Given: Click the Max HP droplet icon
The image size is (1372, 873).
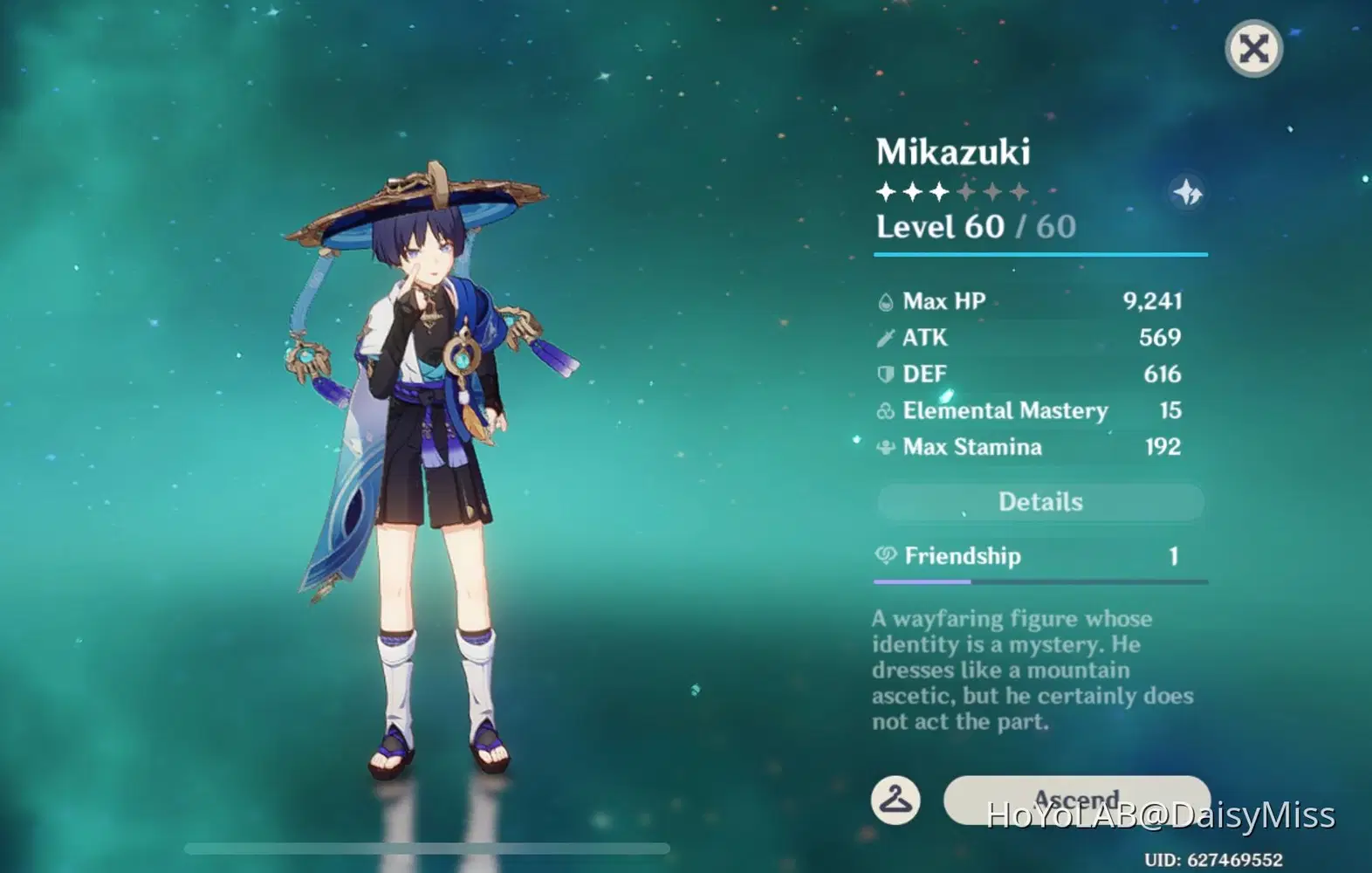Looking at the screenshot, I should click(884, 300).
